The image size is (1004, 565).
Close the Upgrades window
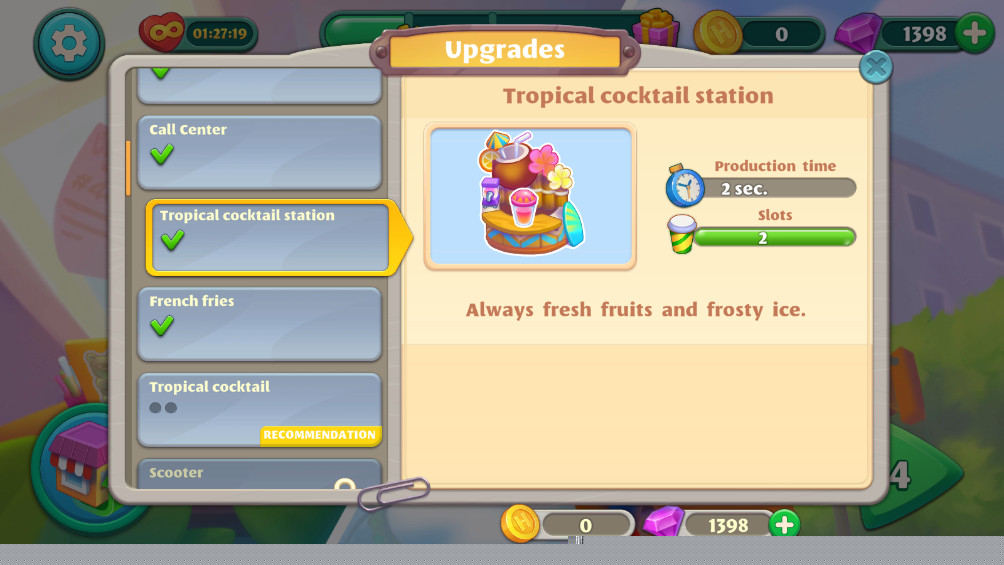click(876, 67)
